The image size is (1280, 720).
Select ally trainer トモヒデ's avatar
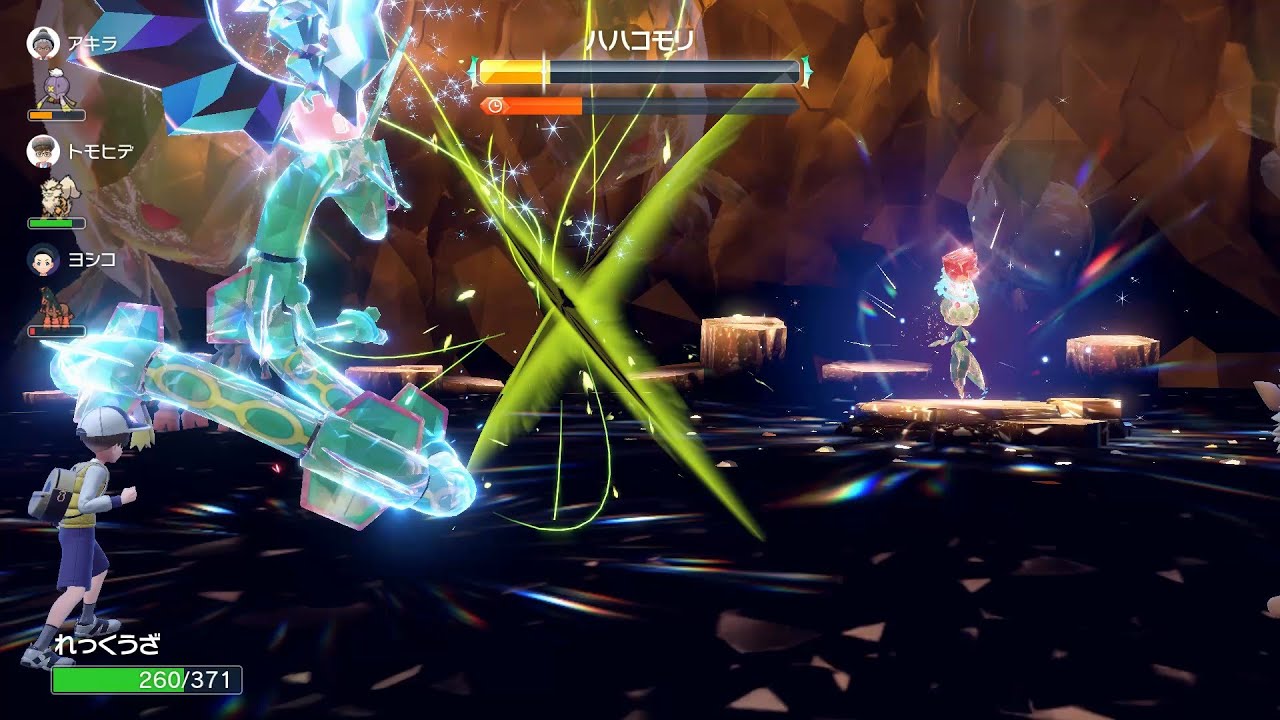pyautogui.click(x=41, y=151)
